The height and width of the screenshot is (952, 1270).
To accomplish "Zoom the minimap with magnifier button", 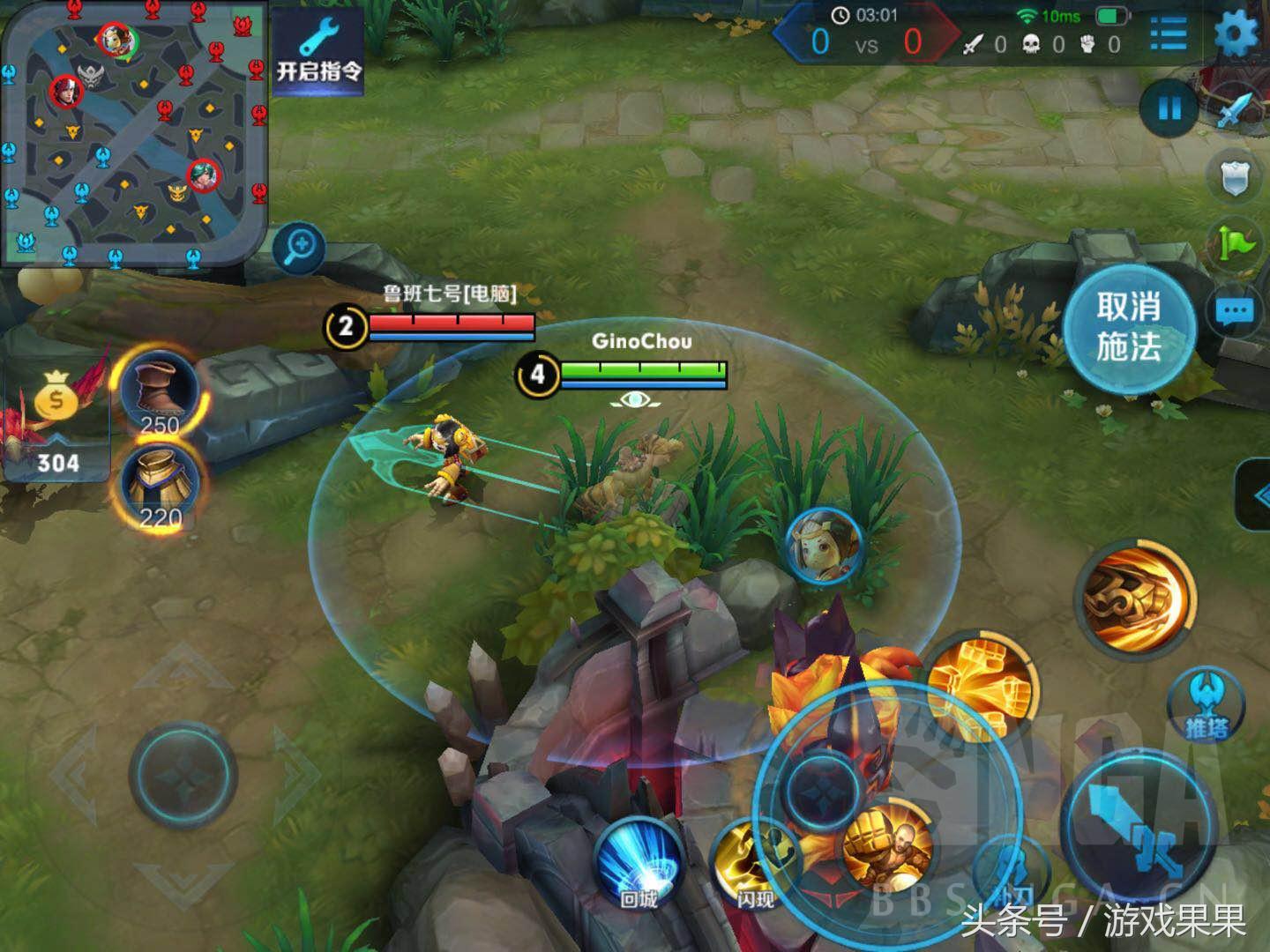I will (300, 246).
